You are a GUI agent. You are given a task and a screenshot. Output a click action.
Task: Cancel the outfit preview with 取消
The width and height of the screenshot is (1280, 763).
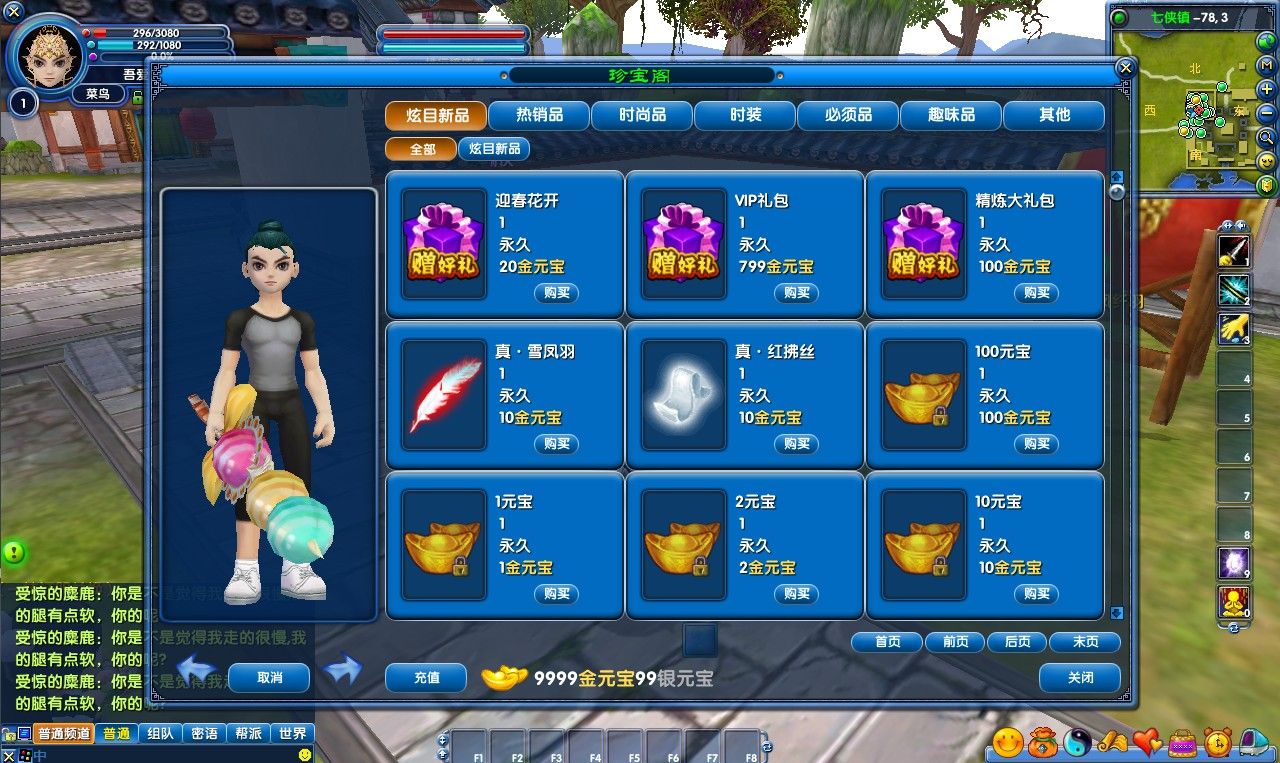coord(269,678)
